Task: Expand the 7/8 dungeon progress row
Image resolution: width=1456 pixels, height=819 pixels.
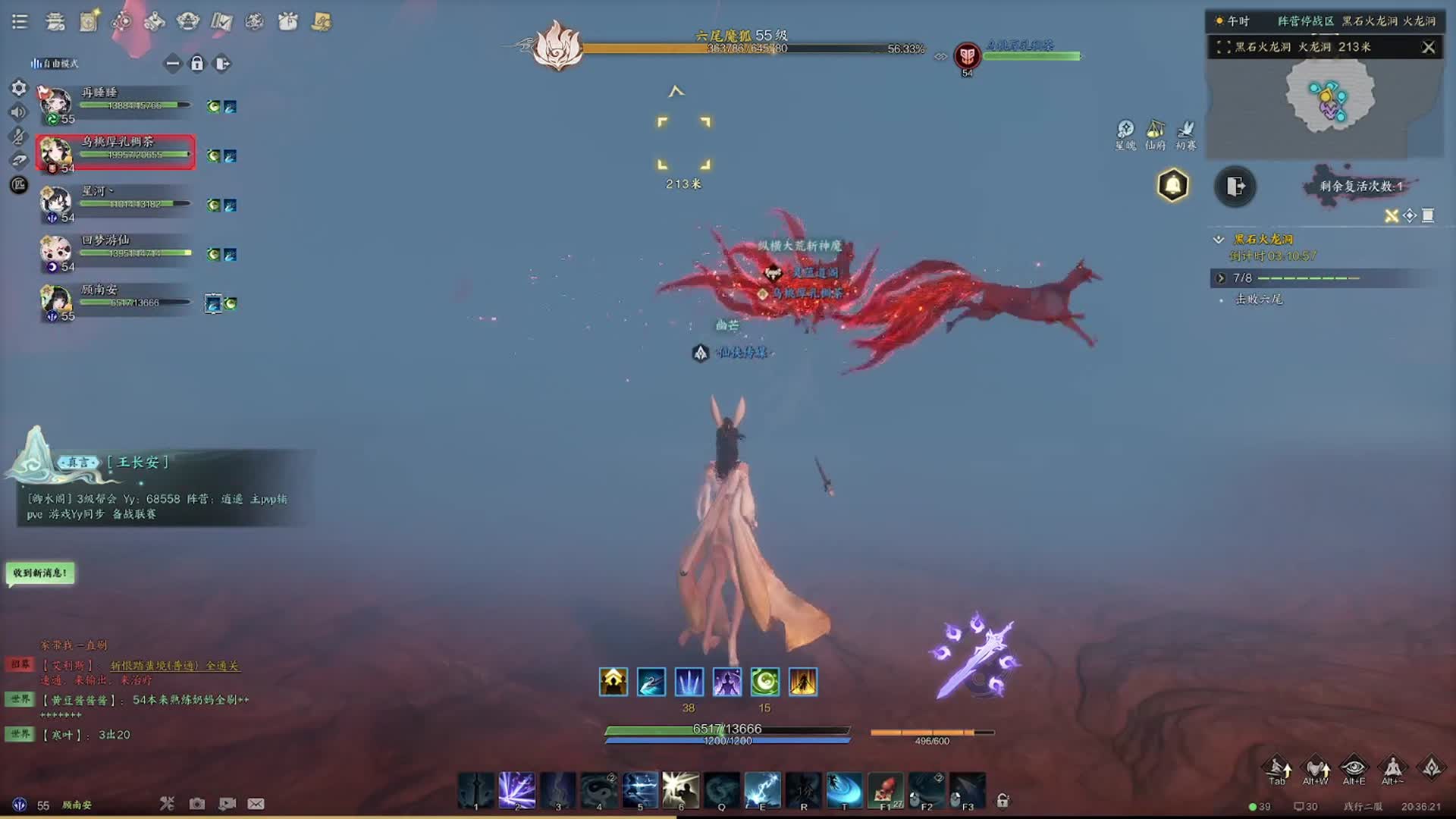Action: 1221,278
